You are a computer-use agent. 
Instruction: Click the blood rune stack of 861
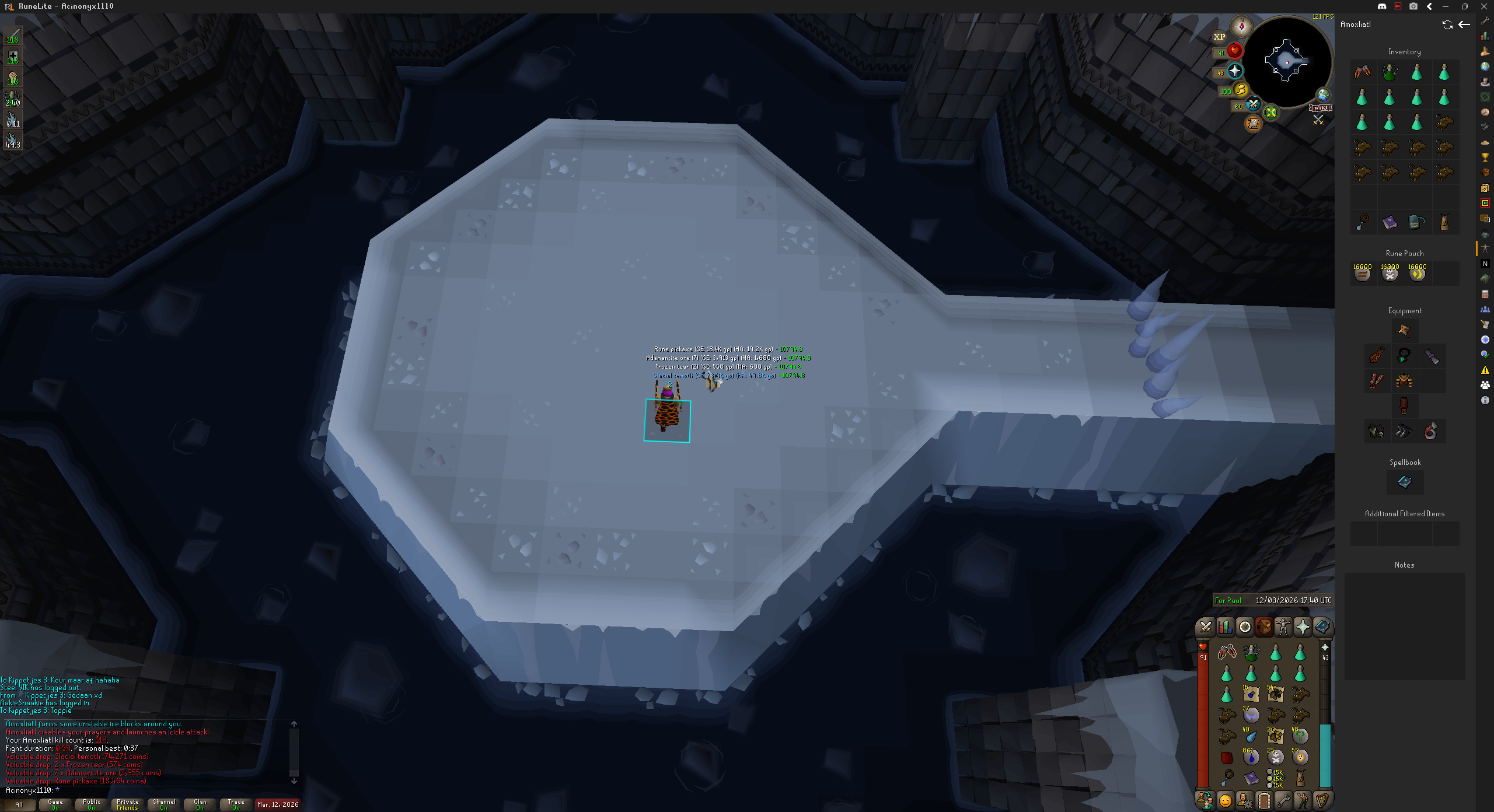[1251, 757]
